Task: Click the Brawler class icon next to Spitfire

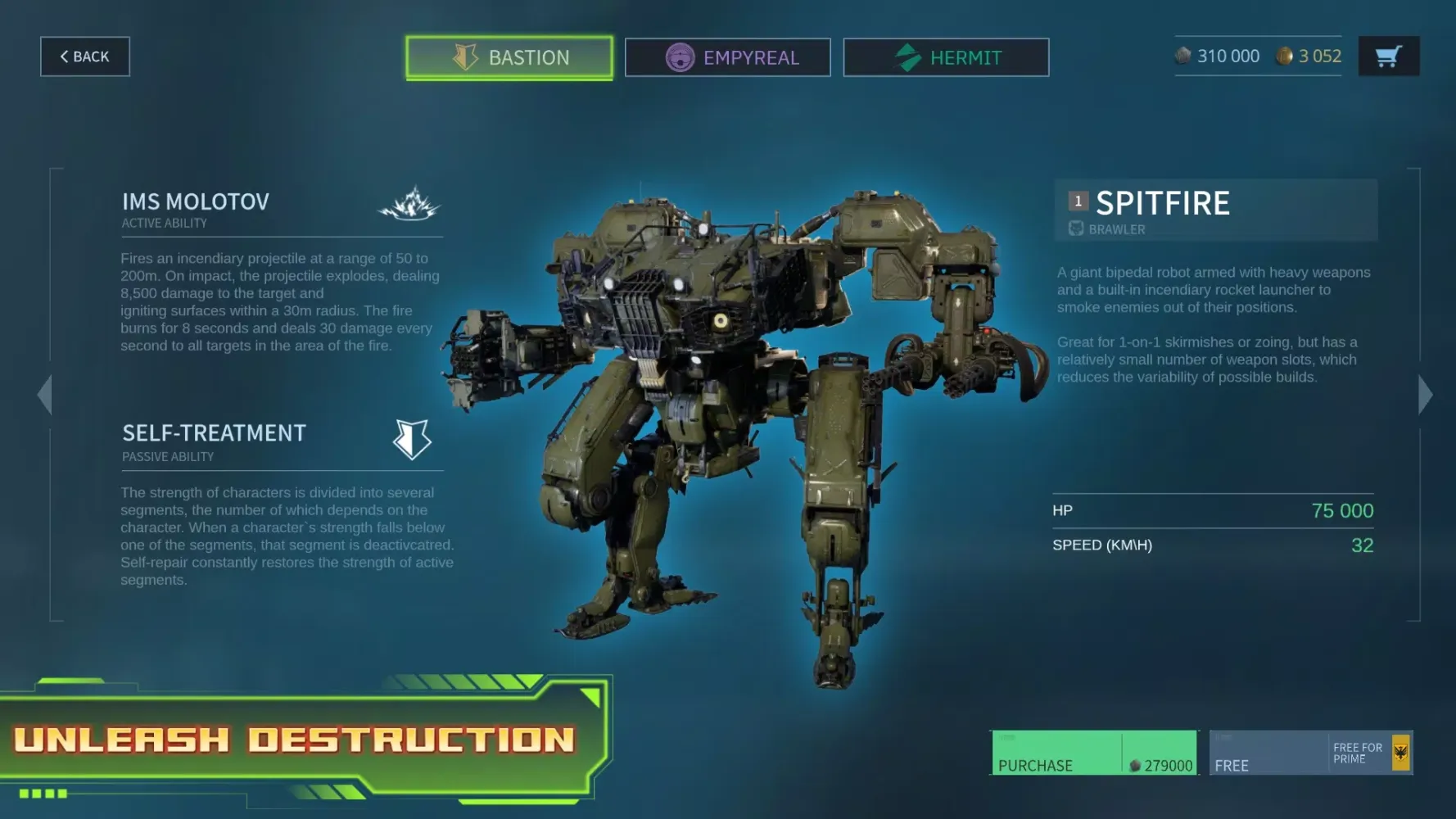Action: (1075, 229)
